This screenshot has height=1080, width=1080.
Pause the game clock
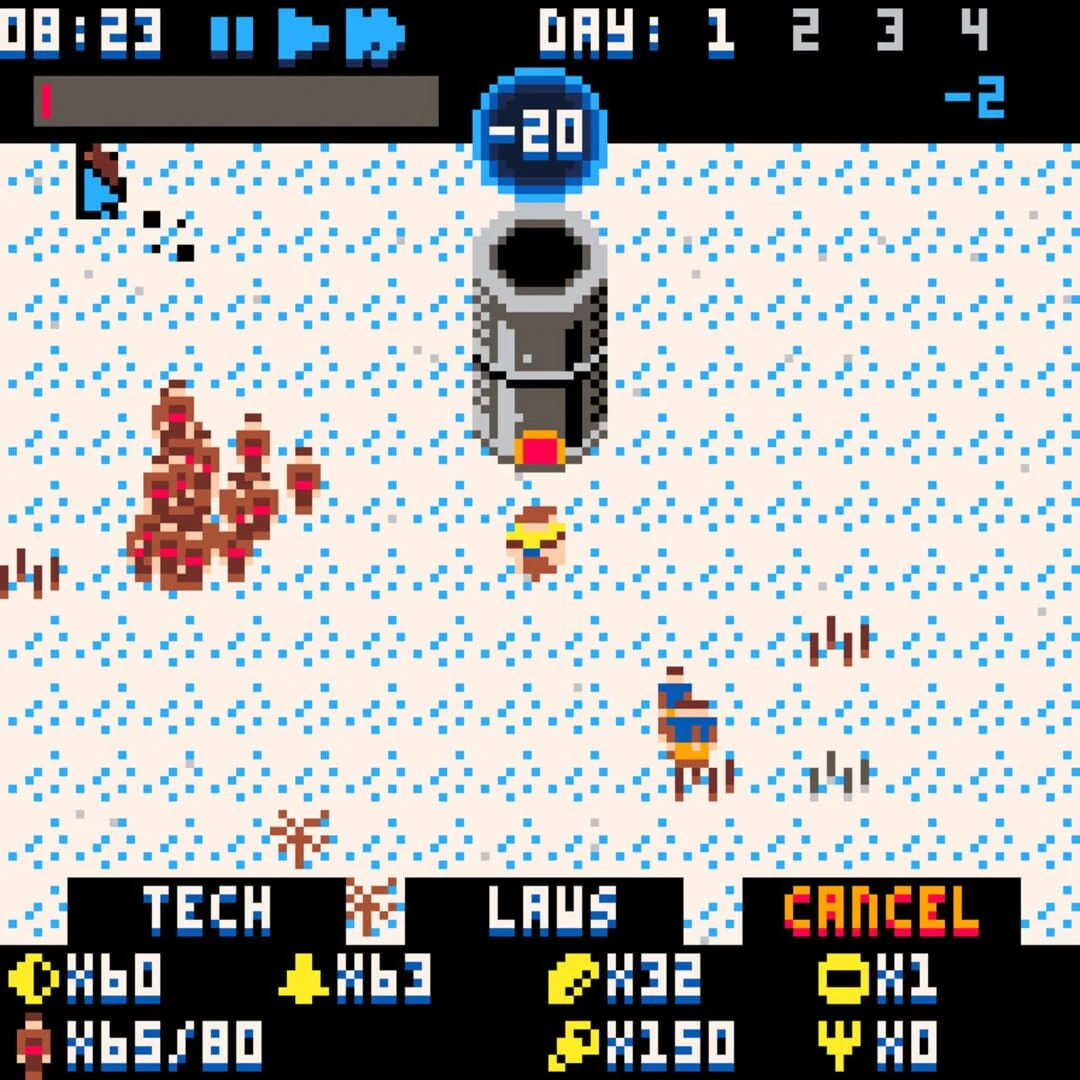[x=232, y=35]
